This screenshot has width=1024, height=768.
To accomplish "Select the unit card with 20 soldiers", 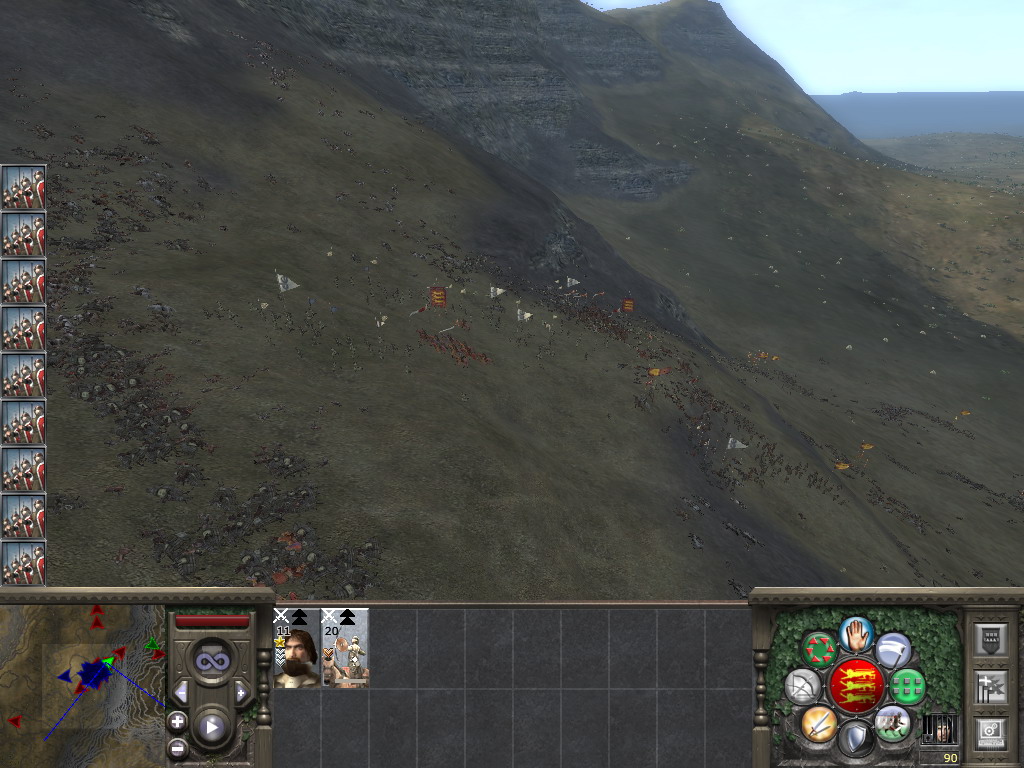I will (345, 648).
